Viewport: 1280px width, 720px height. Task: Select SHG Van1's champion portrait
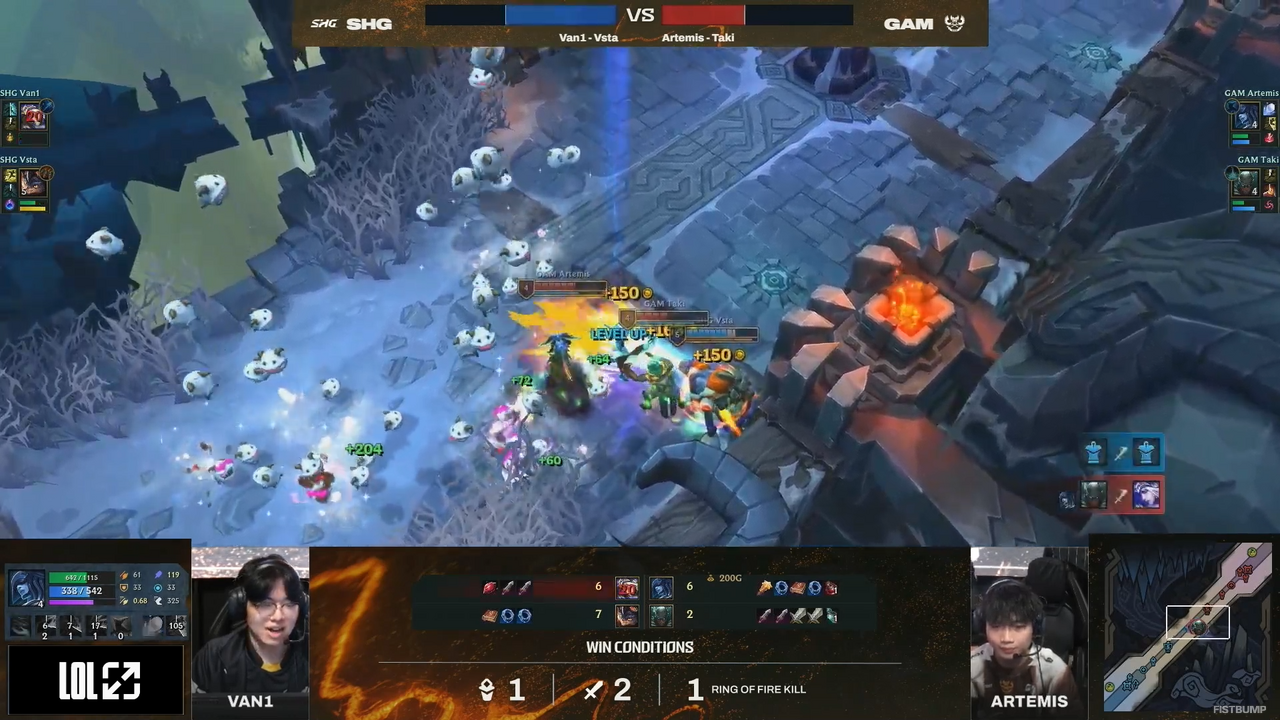[34, 116]
